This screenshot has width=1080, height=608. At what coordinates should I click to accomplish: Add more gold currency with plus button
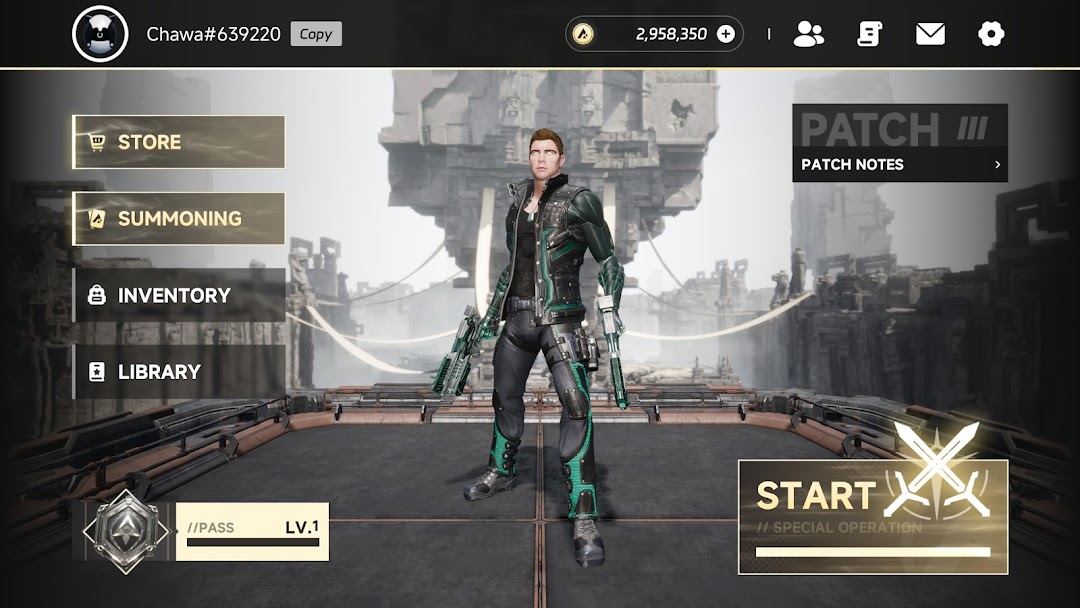pyautogui.click(x=726, y=34)
